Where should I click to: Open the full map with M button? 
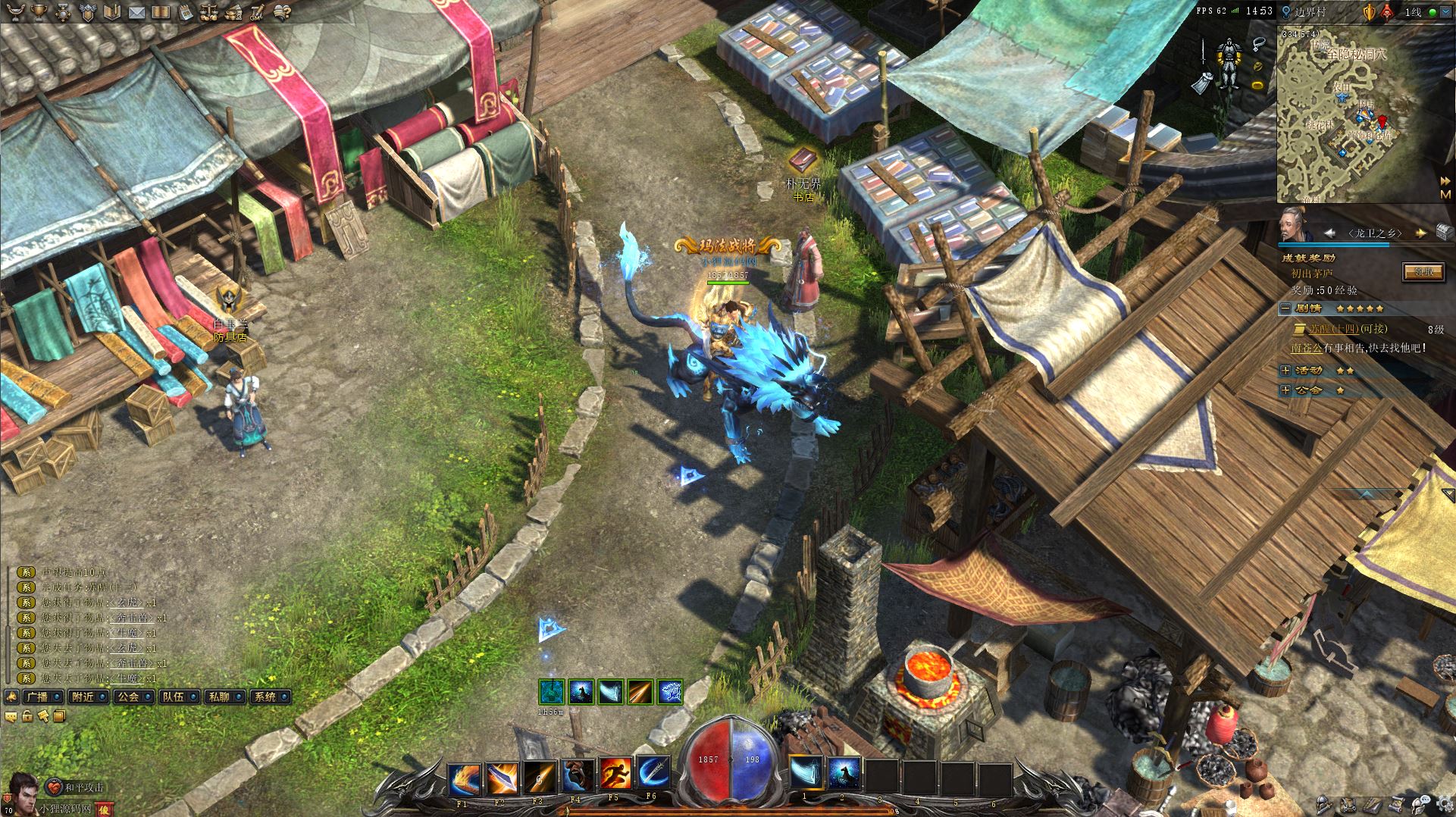pos(1445,195)
